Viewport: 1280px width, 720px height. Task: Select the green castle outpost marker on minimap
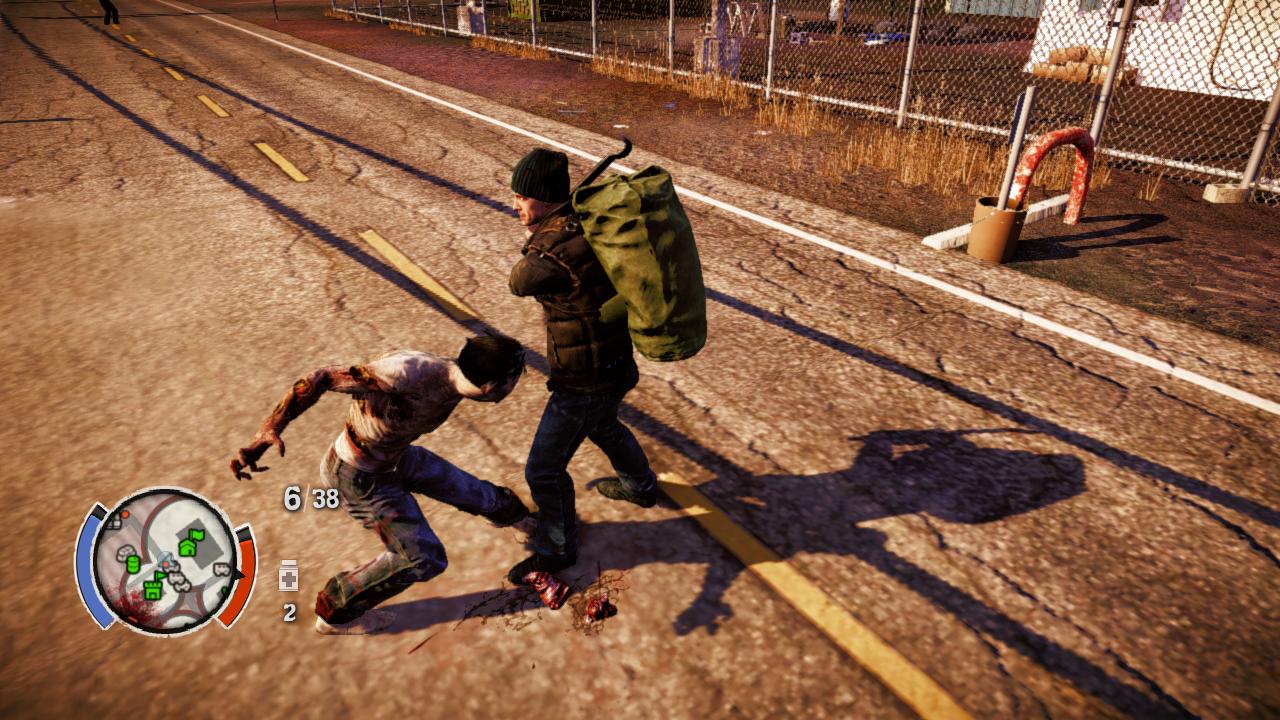coord(153,590)
